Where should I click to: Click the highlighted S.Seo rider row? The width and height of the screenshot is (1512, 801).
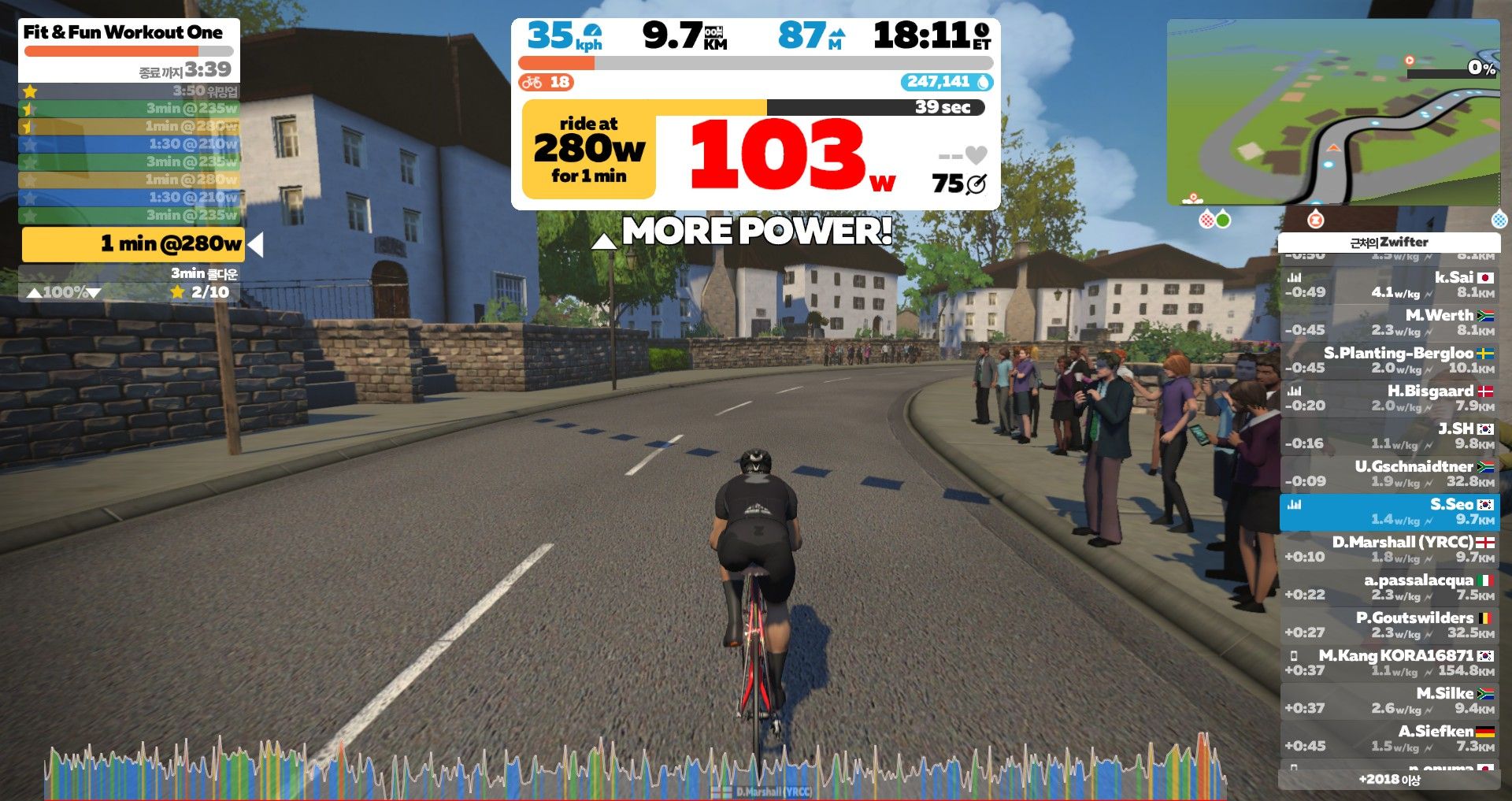1389,511
